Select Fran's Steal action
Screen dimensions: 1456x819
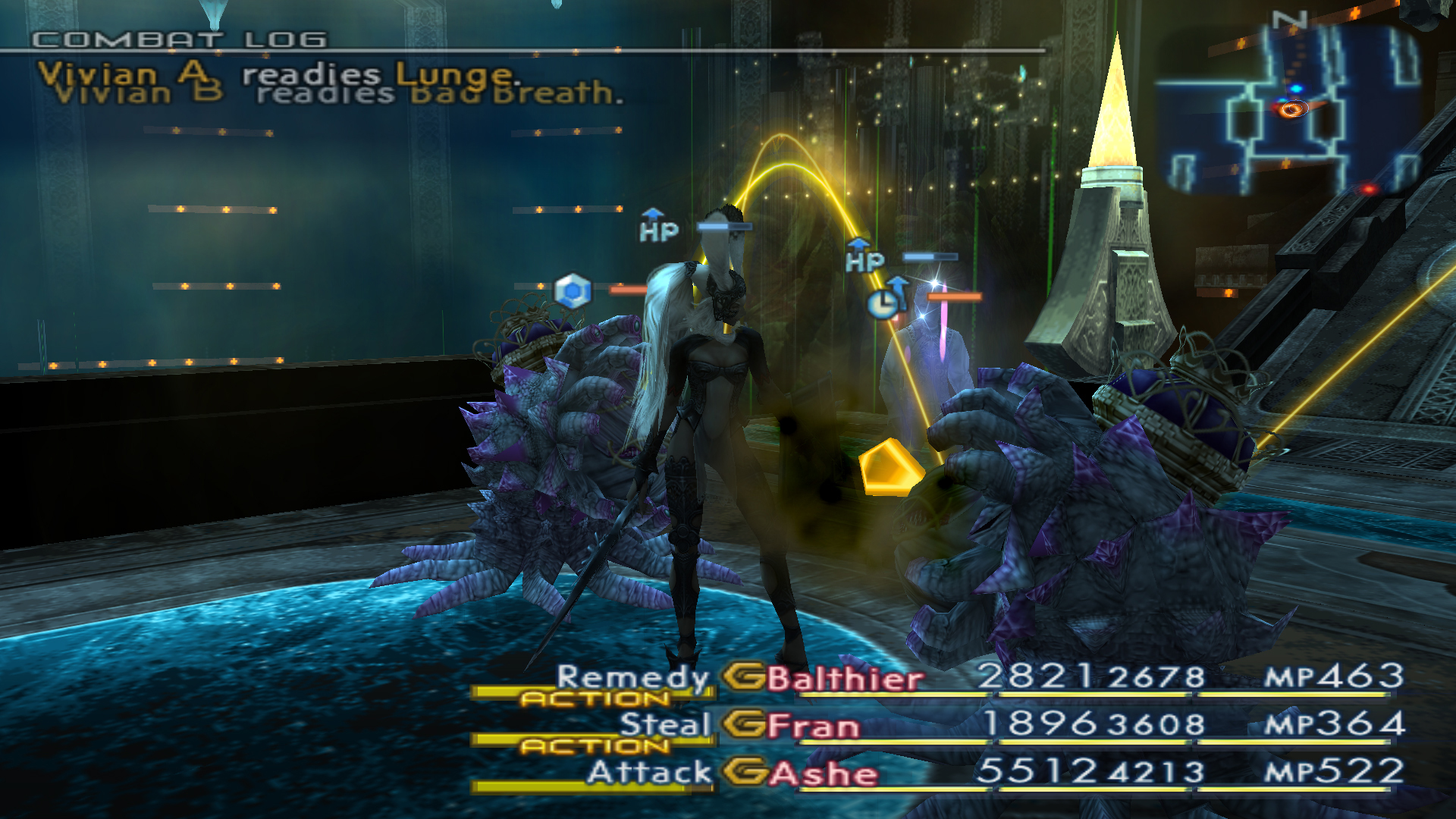(664, 724)
